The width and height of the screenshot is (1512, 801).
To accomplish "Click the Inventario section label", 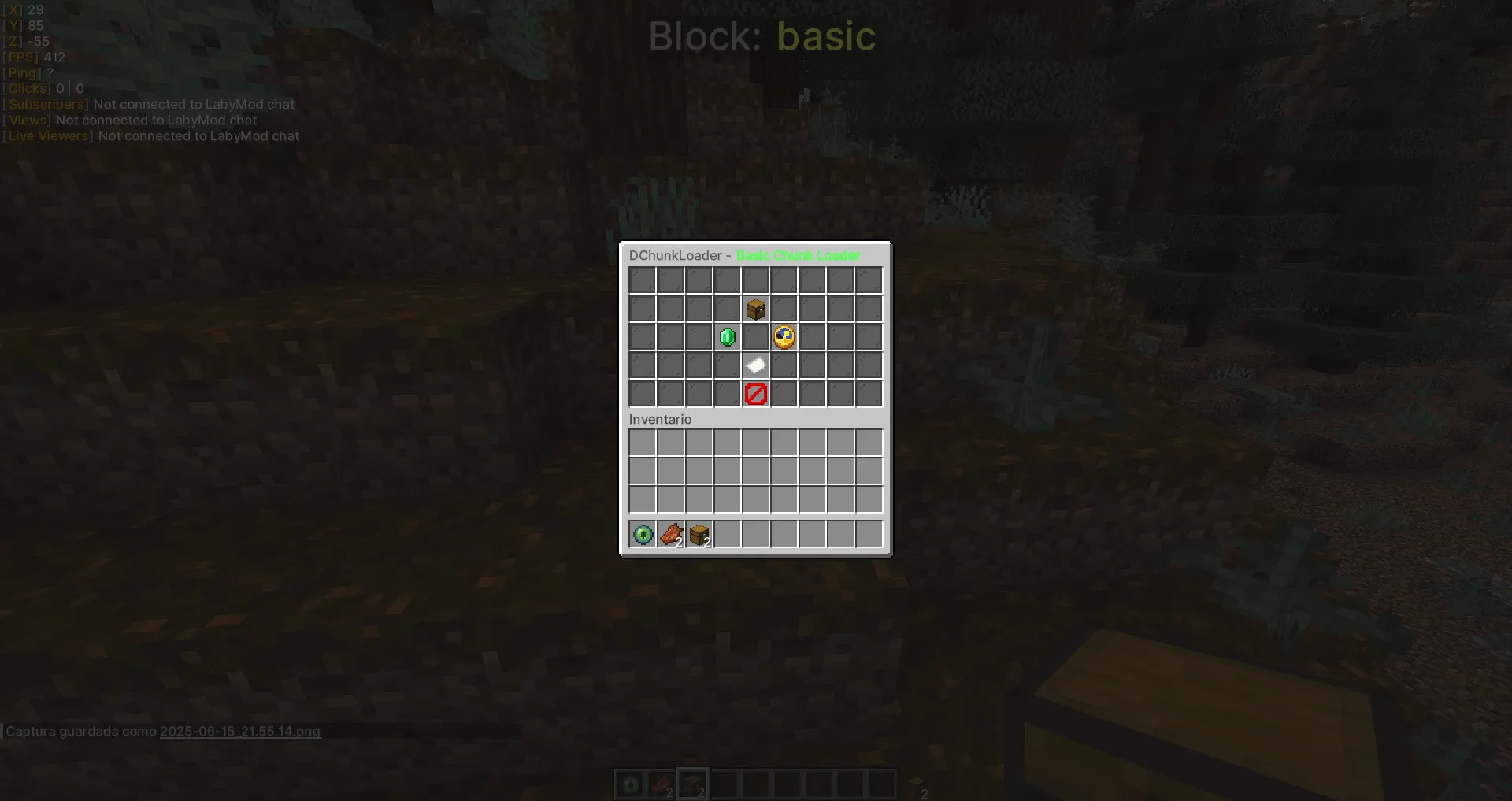I will click(x=660, y=419).
